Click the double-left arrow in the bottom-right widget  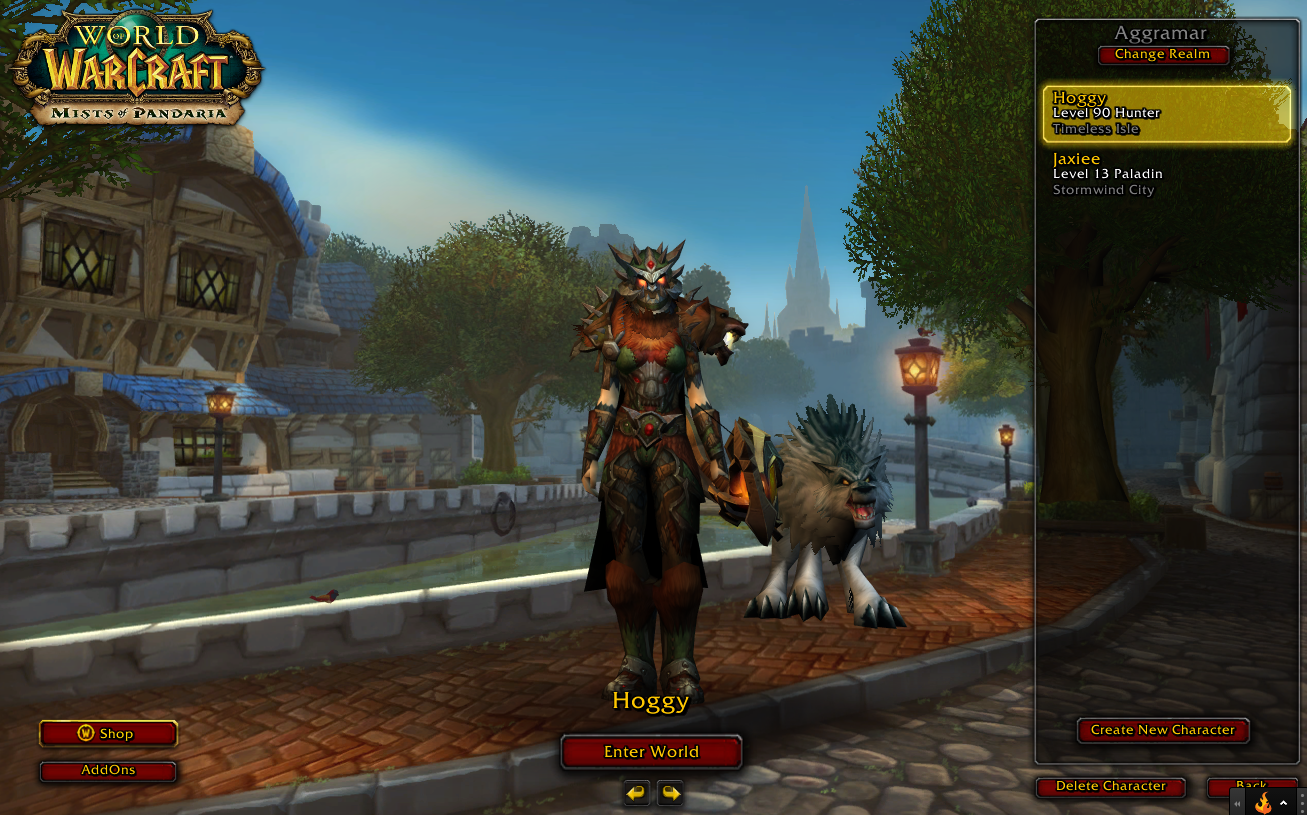[1237, 803]
